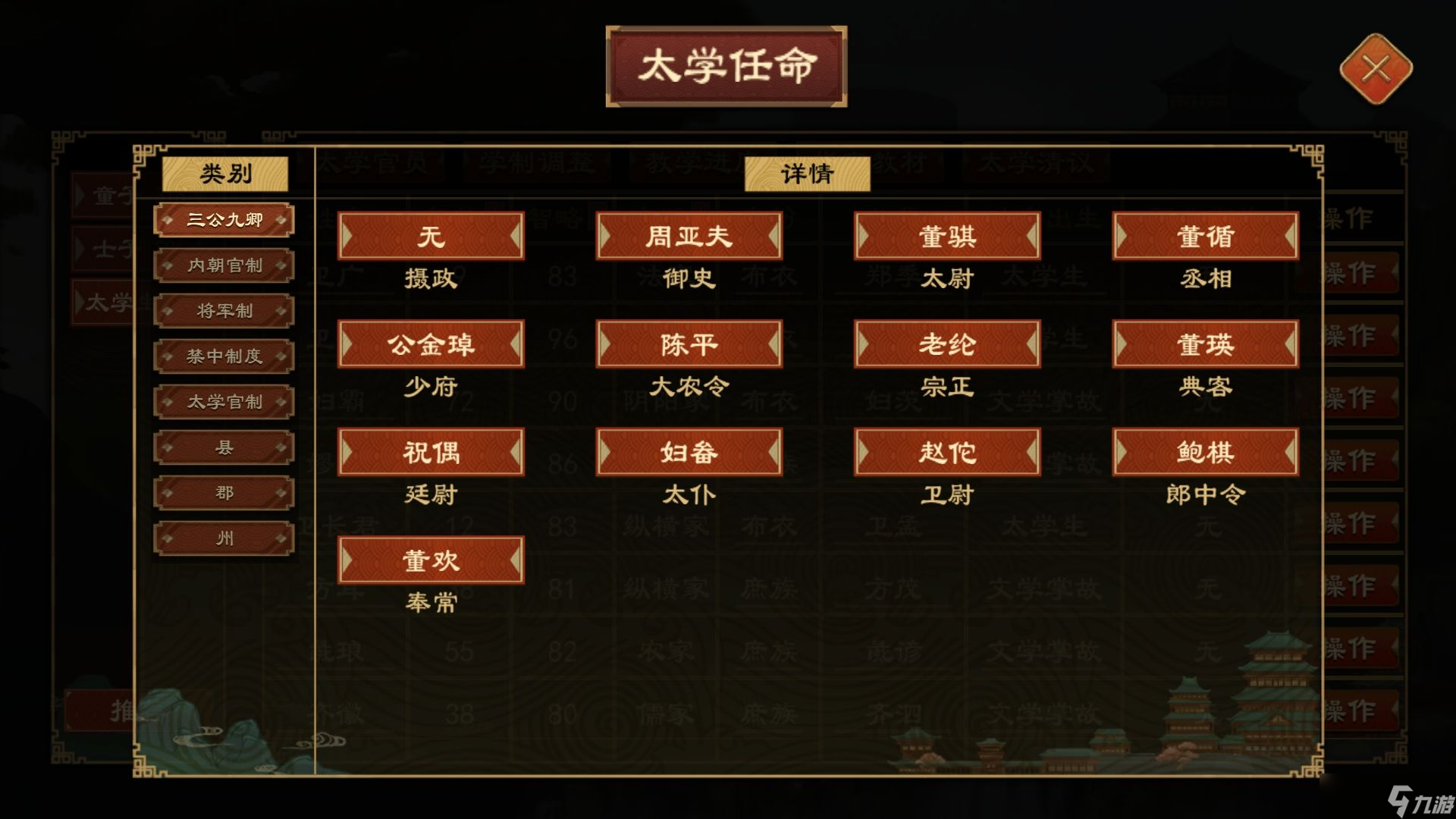Select the 州 category at sidebar bottom
Image resolution: width=1456 pixels, height=819 pixels.
(224, 538)
